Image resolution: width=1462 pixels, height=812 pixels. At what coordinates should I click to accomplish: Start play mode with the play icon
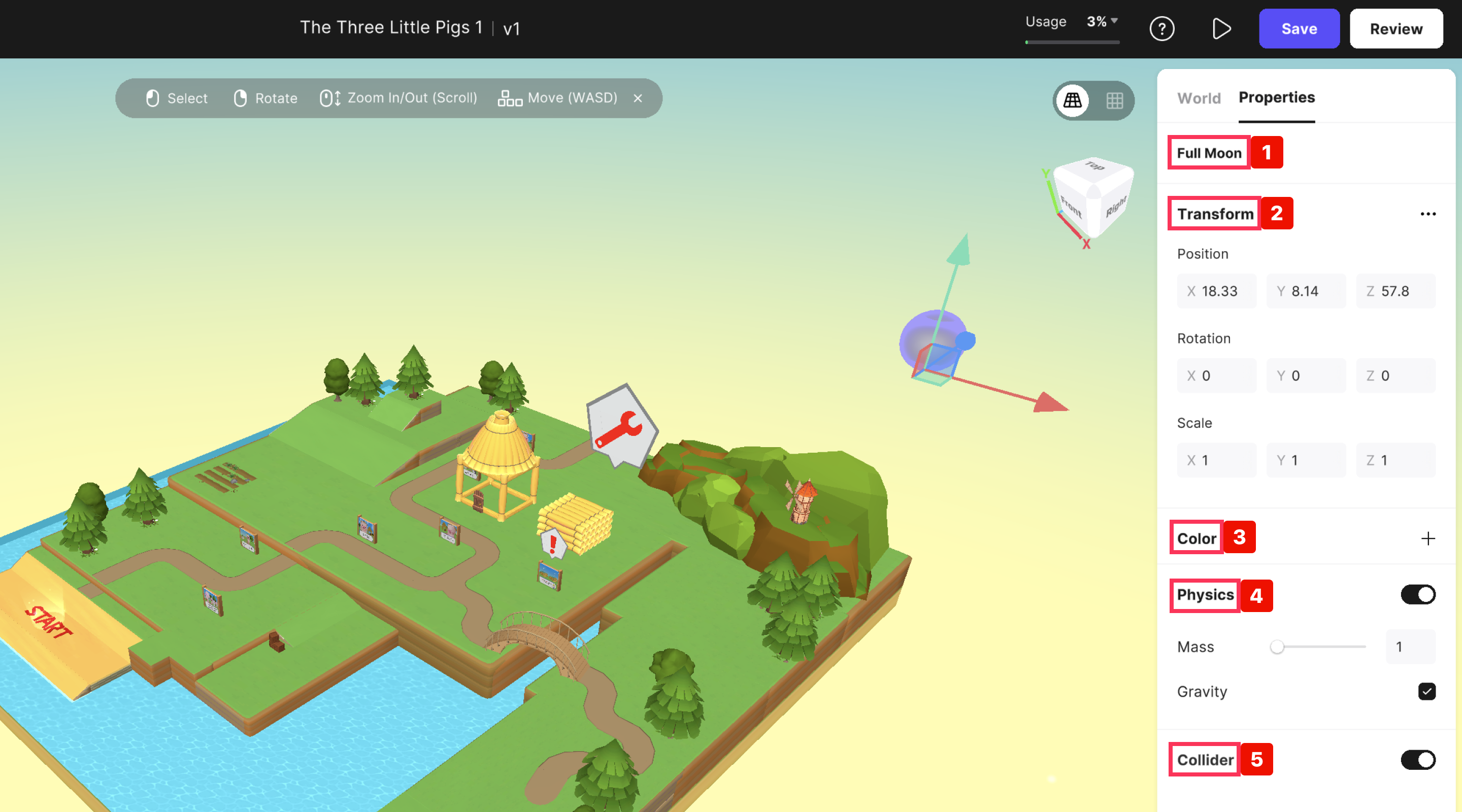(1221, 29)
